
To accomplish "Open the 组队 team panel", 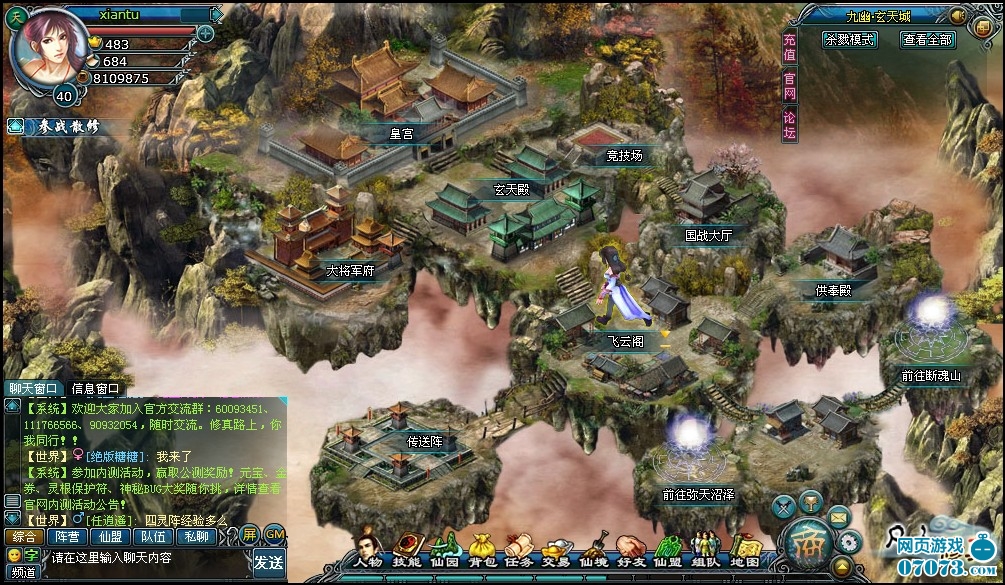I will [x=706, y=549].
